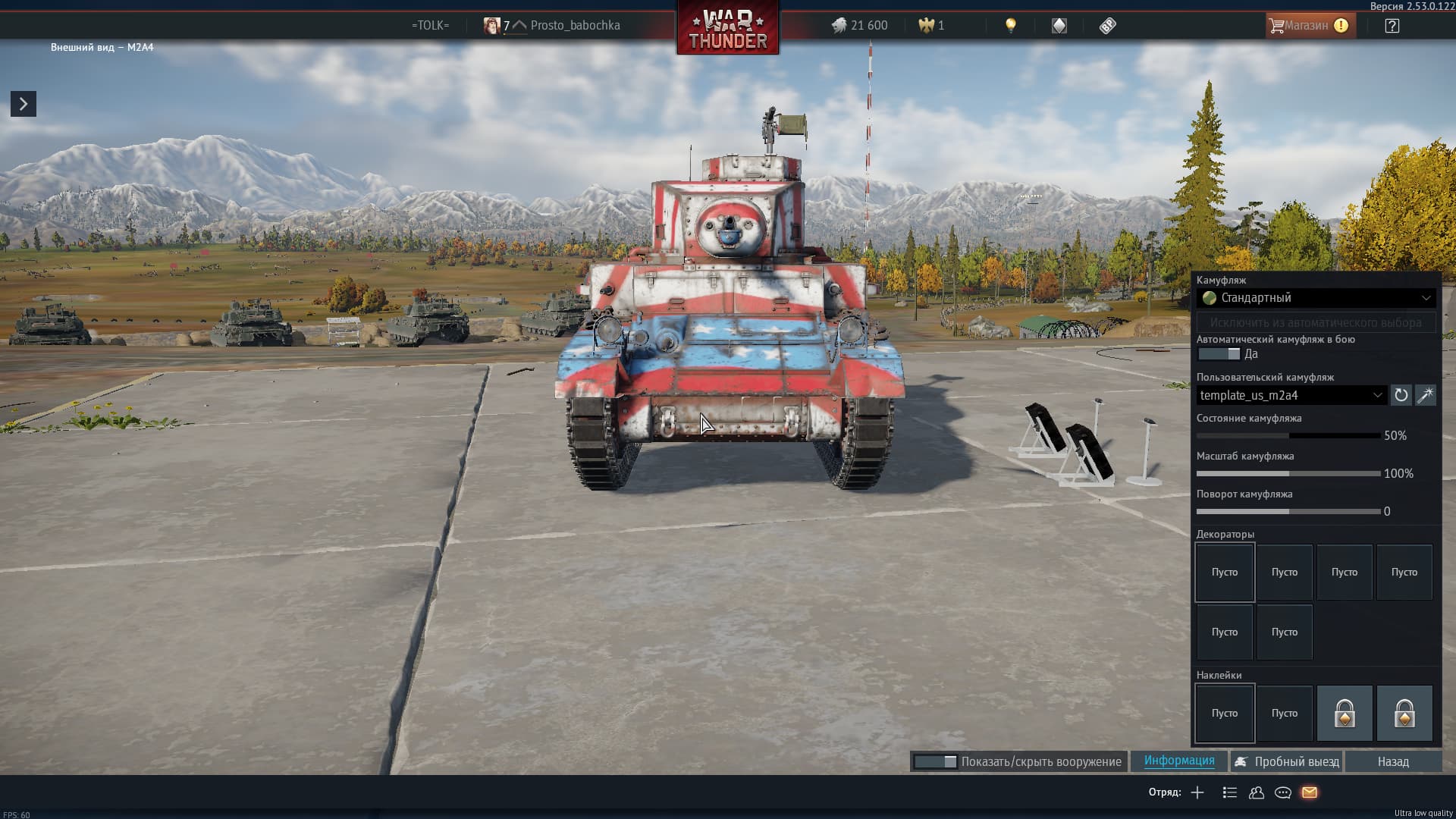The image size is (1456, 819).
Task: Open the Информация panel
Action: [x=1179, y=761]
